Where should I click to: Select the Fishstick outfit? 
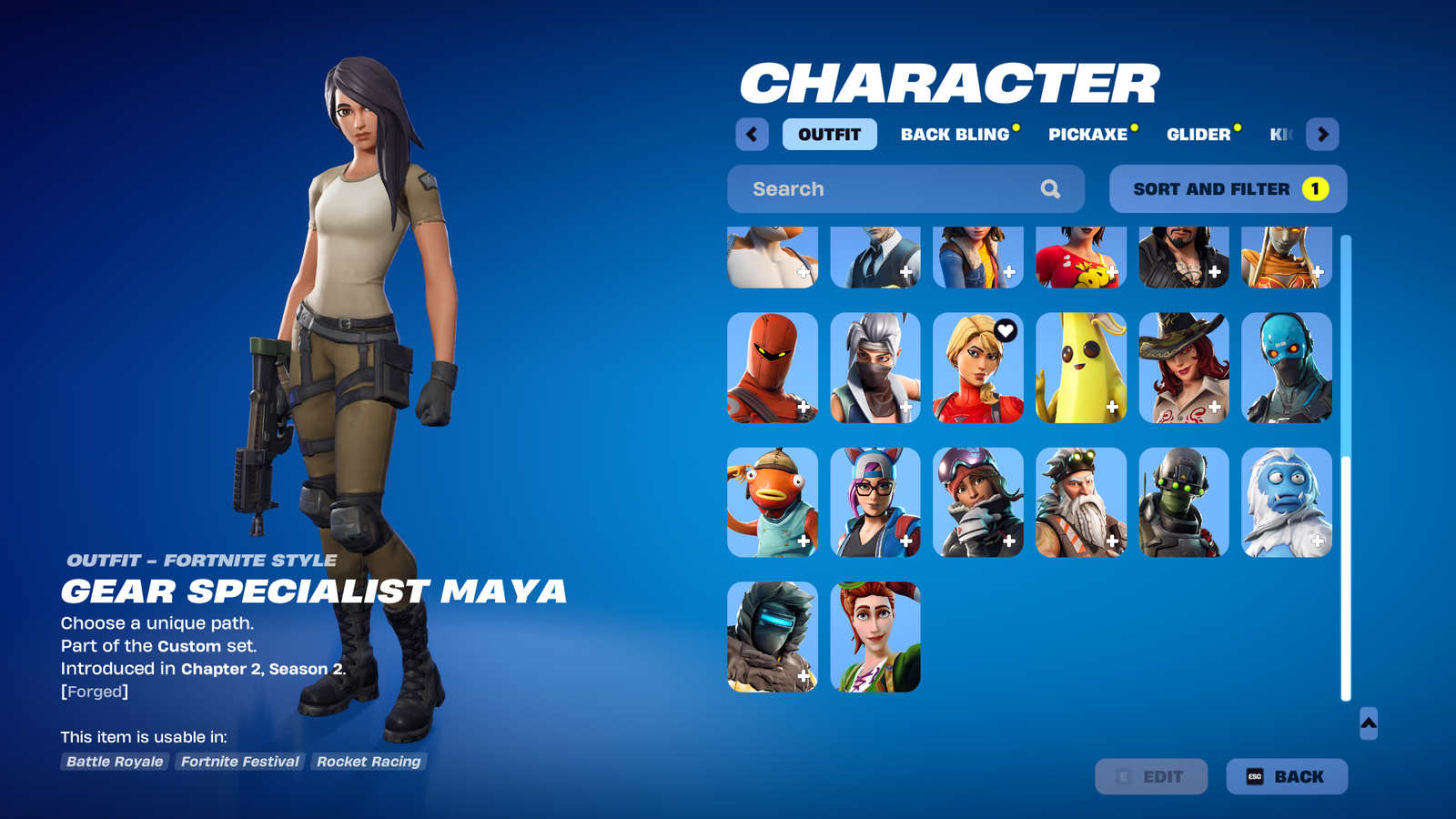pyautogui.click(x=773, y=502)
